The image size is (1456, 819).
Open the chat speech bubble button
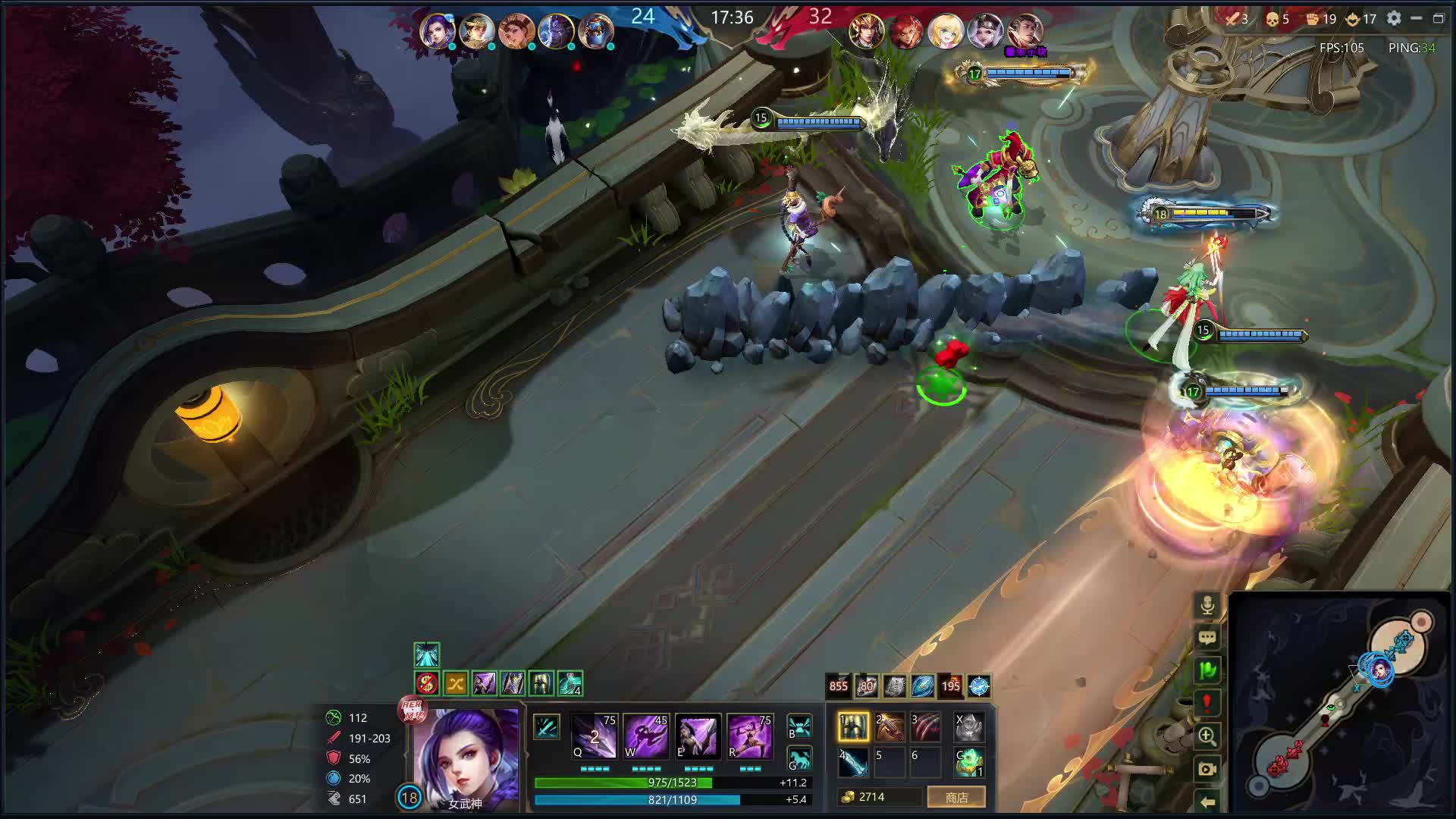[x=1207, y=638]
